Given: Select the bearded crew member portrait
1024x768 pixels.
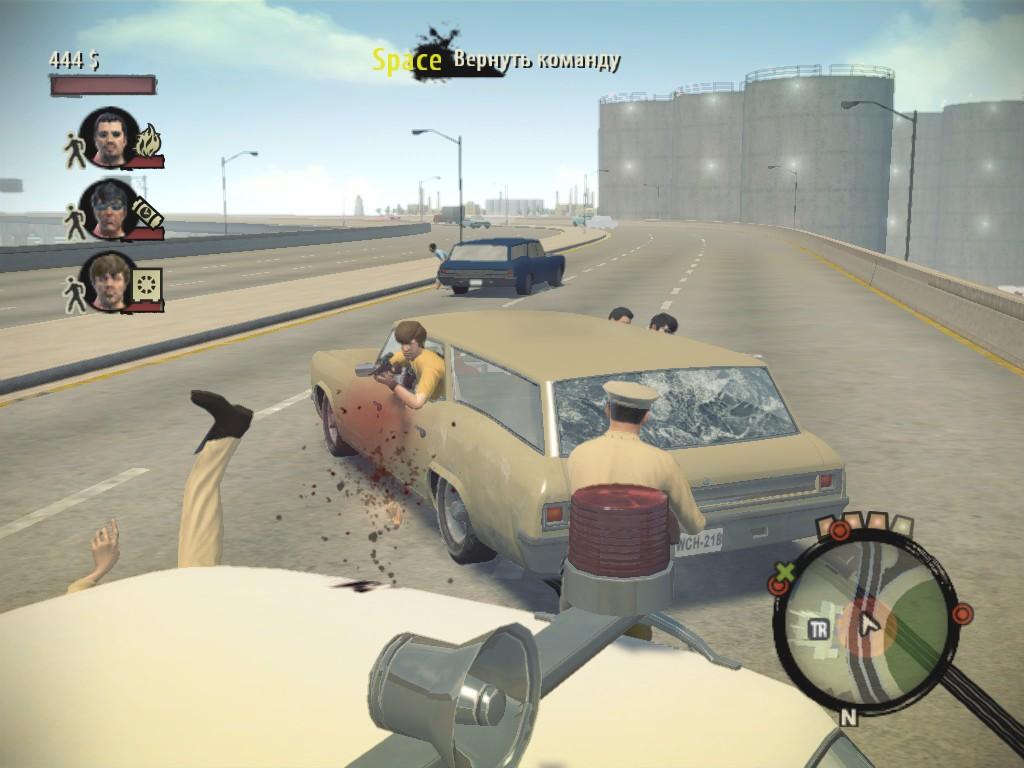Looking at the screenshot, I should pos(110,137).
